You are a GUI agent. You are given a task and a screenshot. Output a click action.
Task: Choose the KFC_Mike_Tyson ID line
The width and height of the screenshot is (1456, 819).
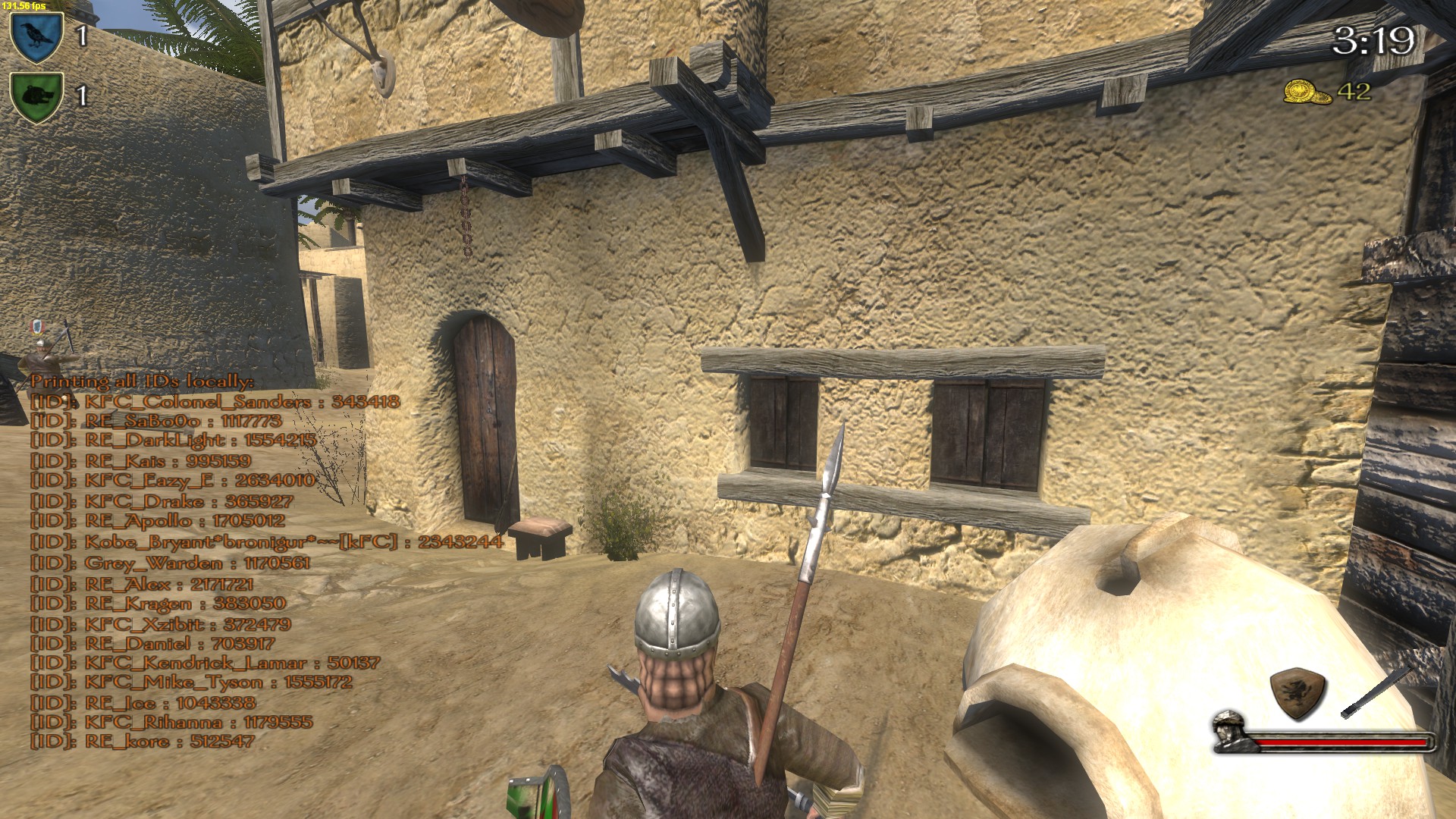(x=191, y=682)
